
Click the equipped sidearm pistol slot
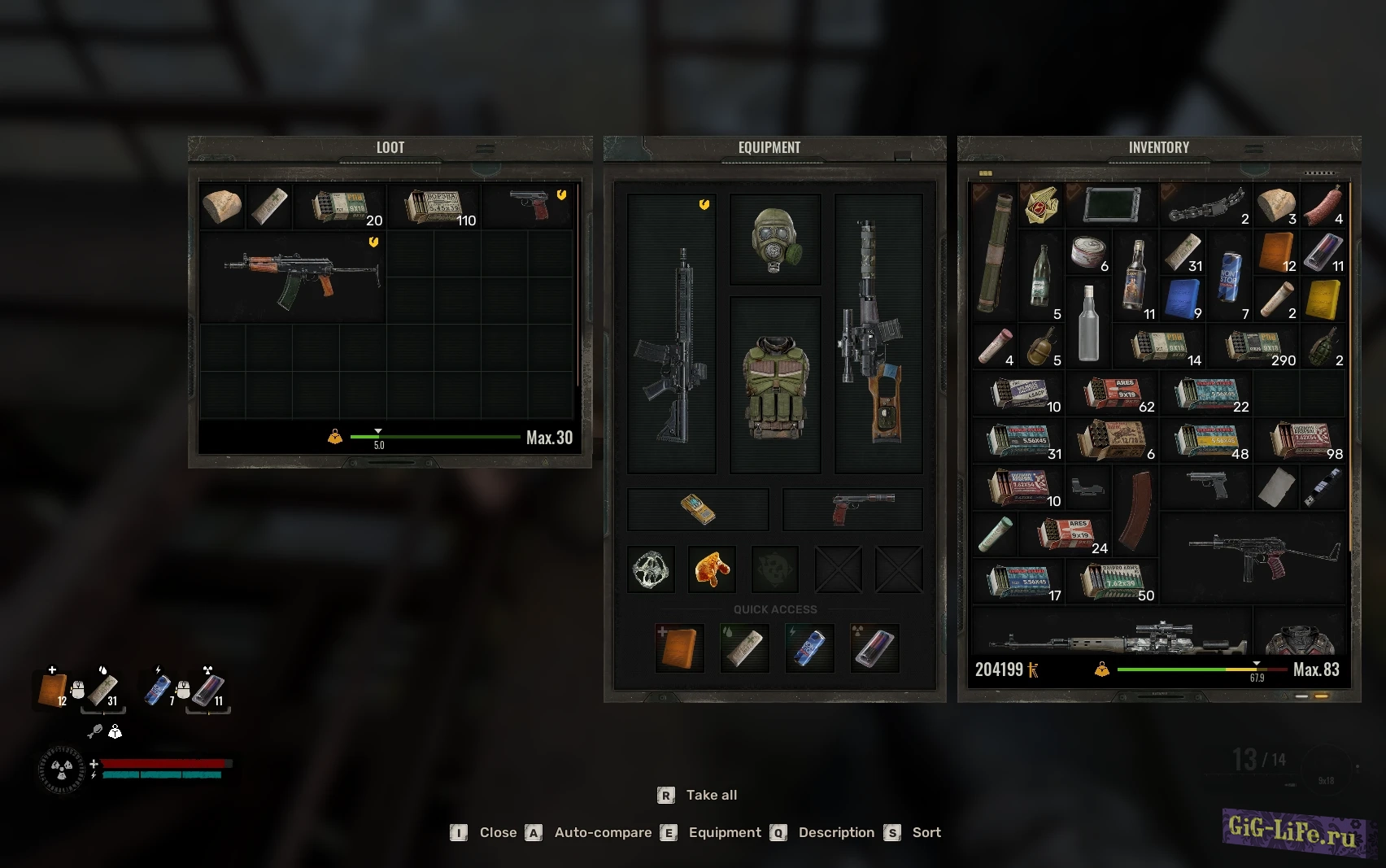point(852,509)
